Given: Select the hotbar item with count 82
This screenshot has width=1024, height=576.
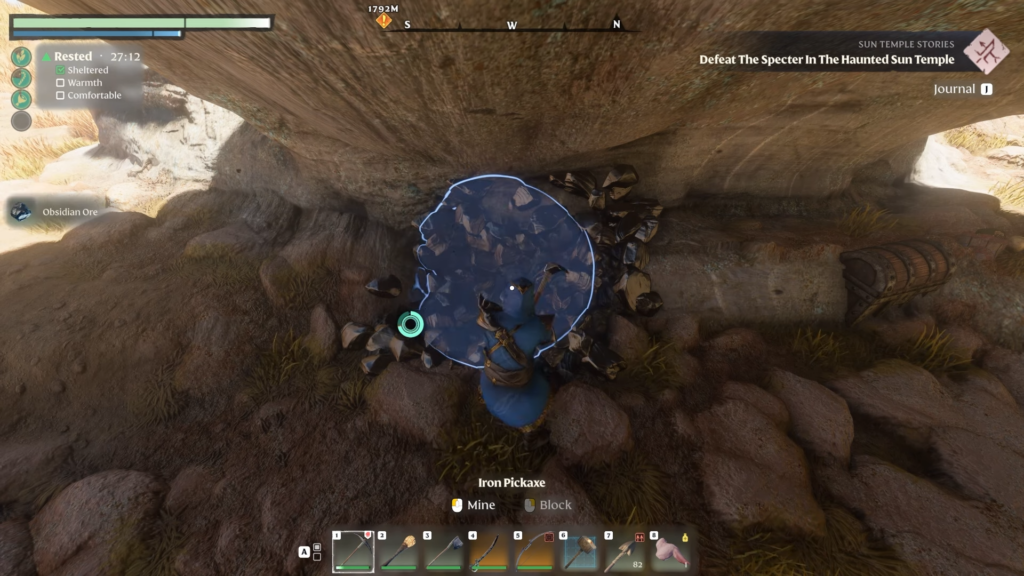Looking at the screenshot, I should (x=625, y=551).
